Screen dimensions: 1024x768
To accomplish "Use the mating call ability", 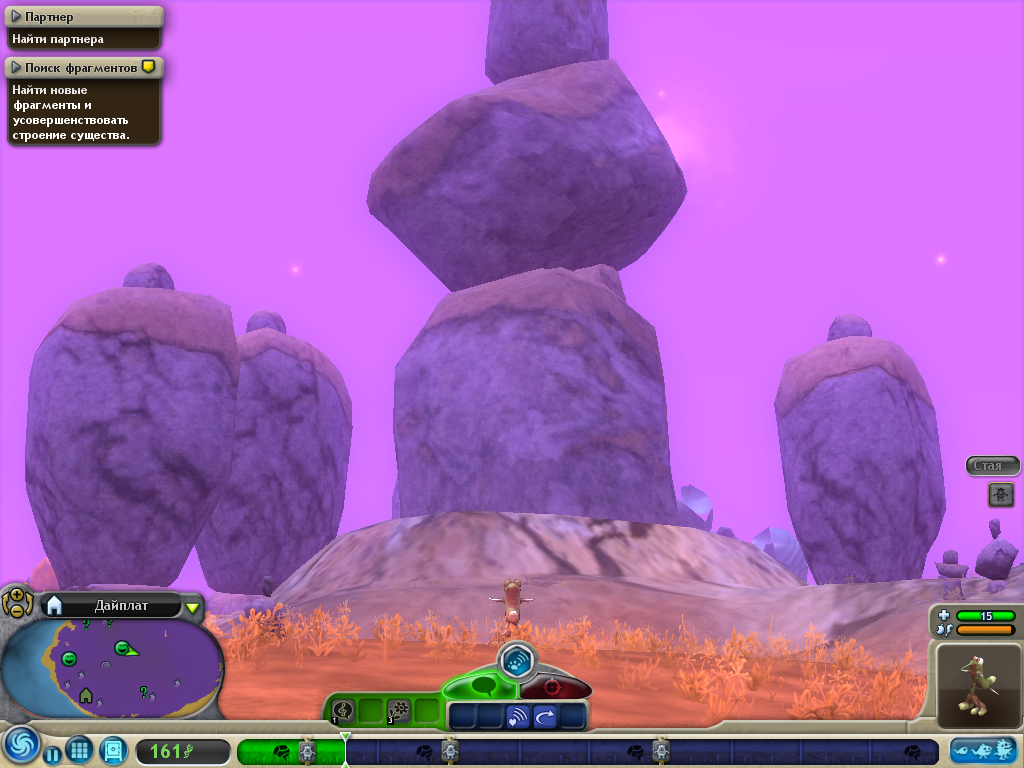I will (518, 716).
